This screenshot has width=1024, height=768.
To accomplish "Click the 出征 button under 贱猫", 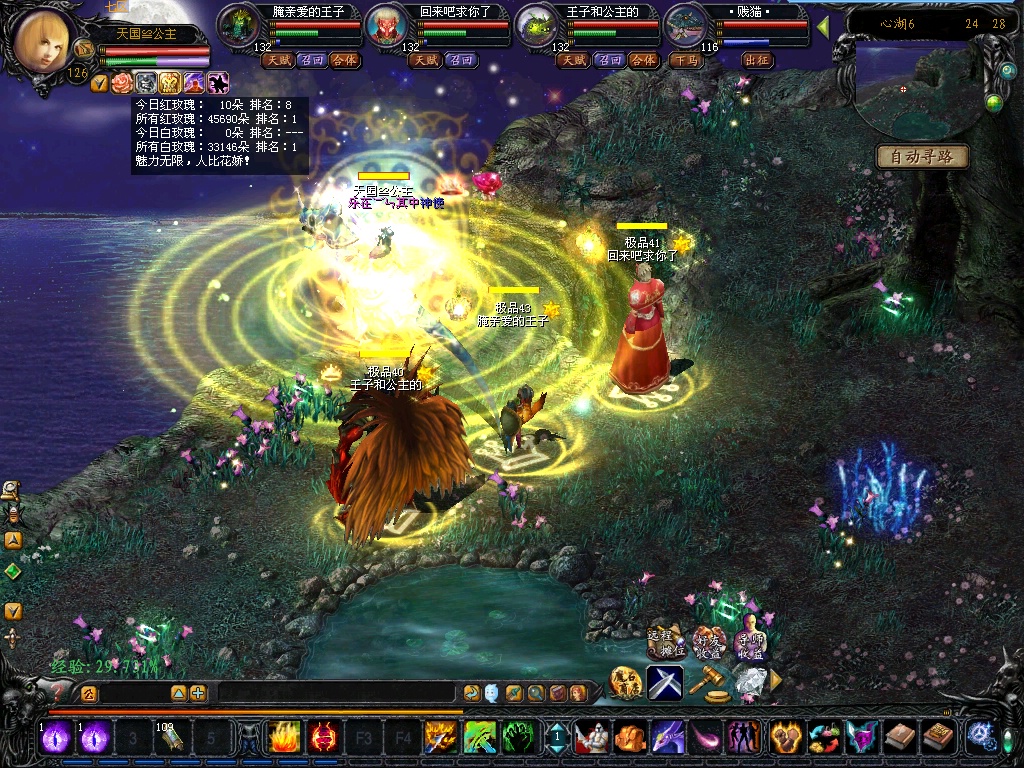I will tap(758, 60).
